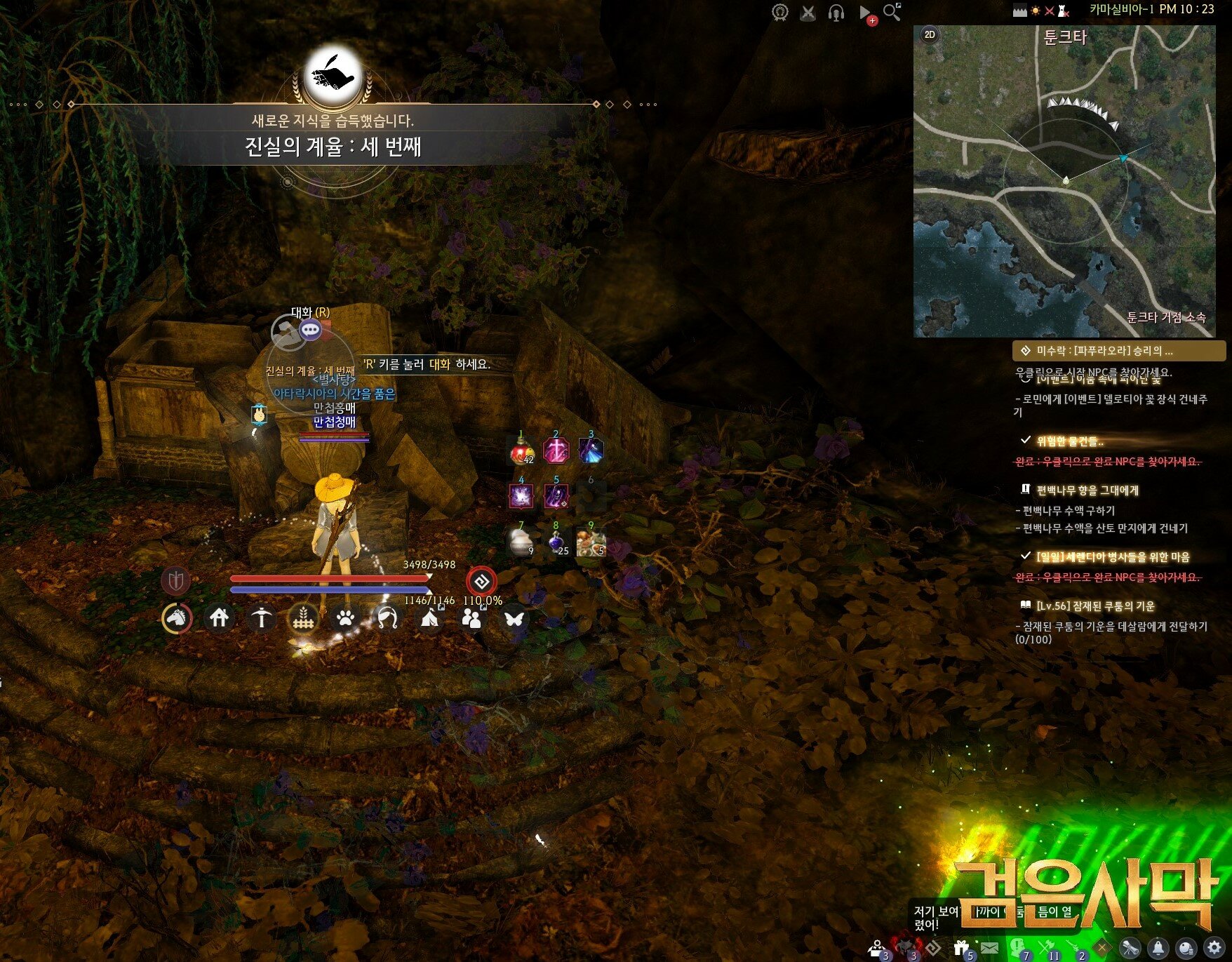Open the garden fence icon
Viewport: 1232px width, 962px height.
point(303,618)
